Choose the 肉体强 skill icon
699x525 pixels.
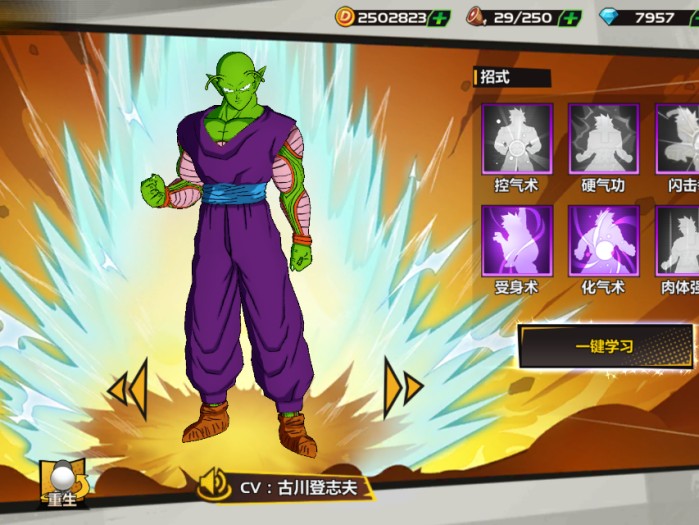pos(679,241)
